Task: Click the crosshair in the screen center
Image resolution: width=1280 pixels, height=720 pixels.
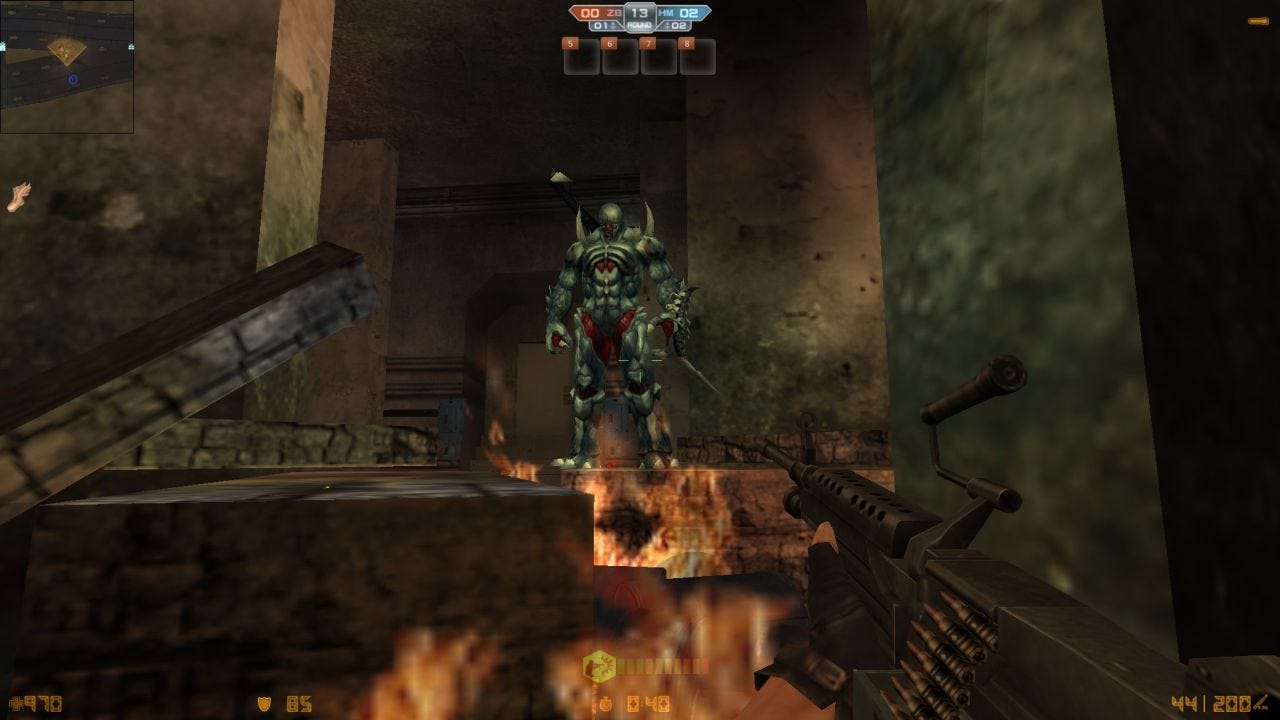Action: pos(640,360)
